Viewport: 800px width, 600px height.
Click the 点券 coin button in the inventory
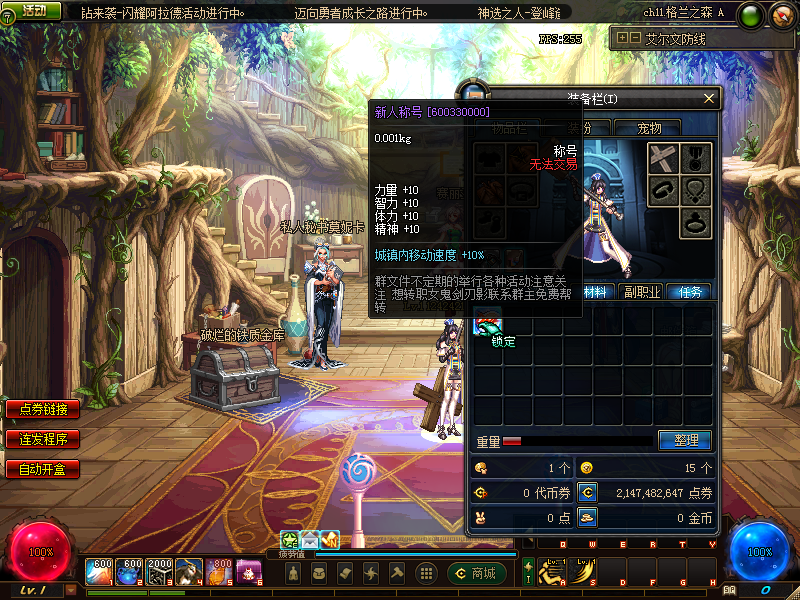pyautogui.click(x=588, y=492)
